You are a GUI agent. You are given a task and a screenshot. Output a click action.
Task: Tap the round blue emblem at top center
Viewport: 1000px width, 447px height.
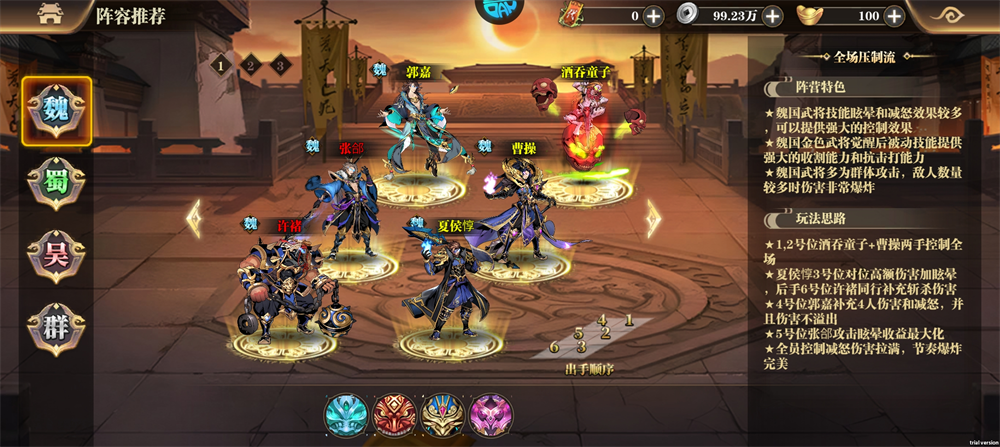(499, 12)
